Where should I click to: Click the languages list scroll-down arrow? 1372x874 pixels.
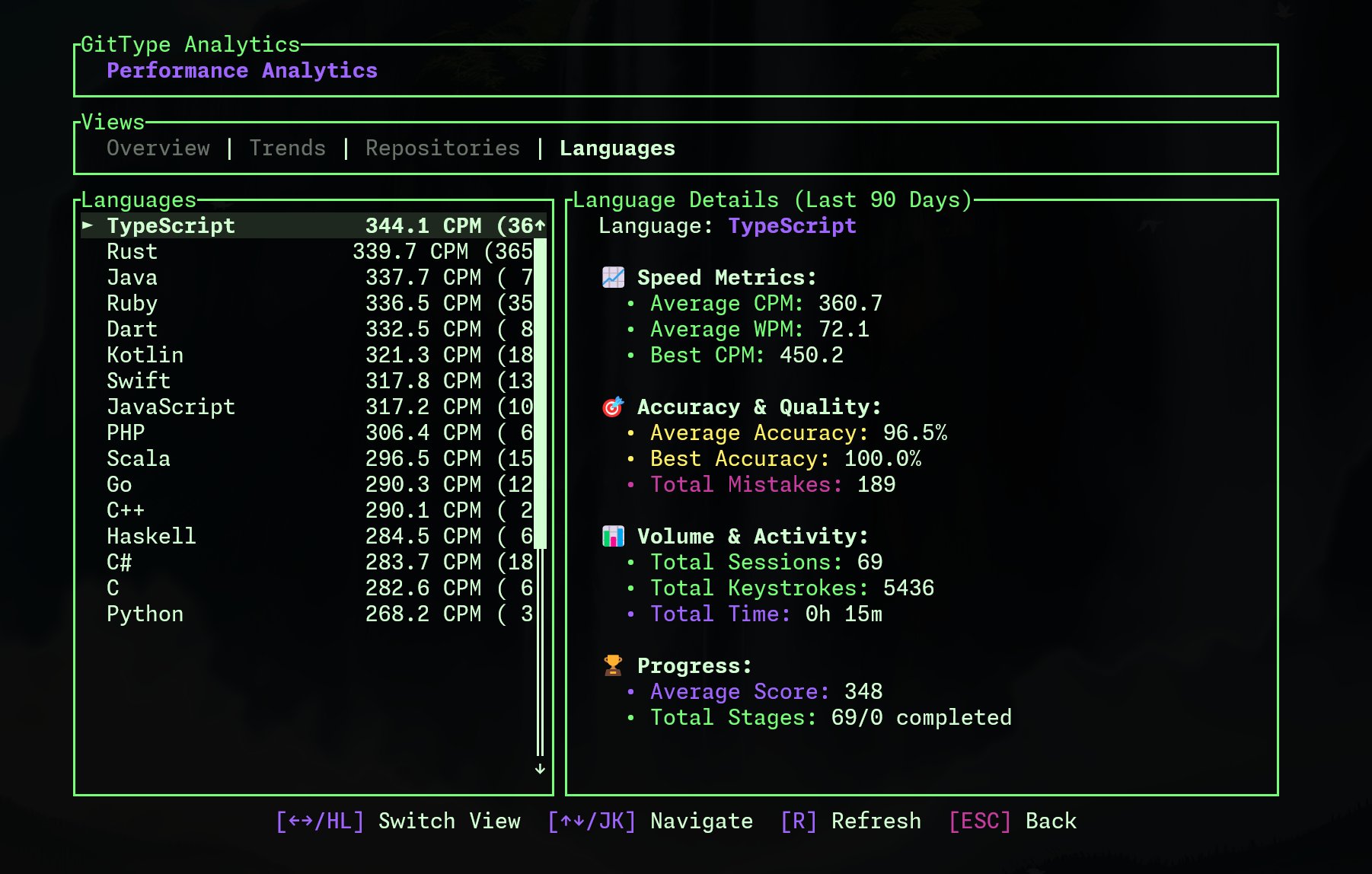click(x=540, y=769)
